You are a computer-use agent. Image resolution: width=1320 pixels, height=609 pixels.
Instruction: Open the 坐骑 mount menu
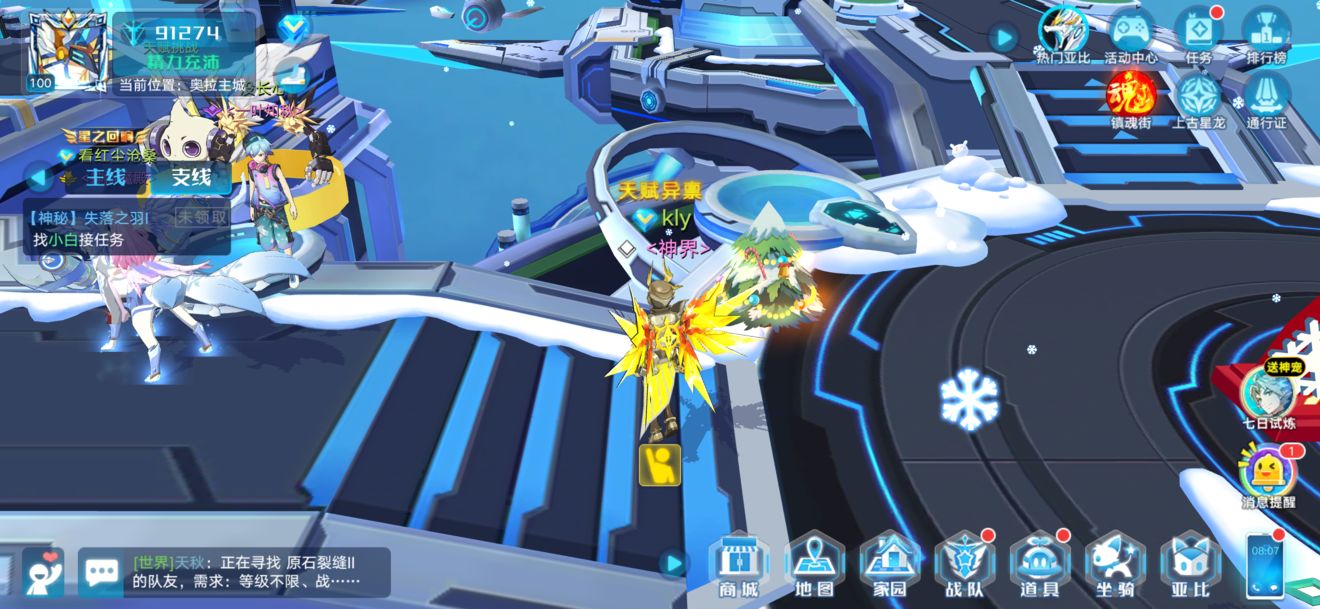[x=1115, y=565]
